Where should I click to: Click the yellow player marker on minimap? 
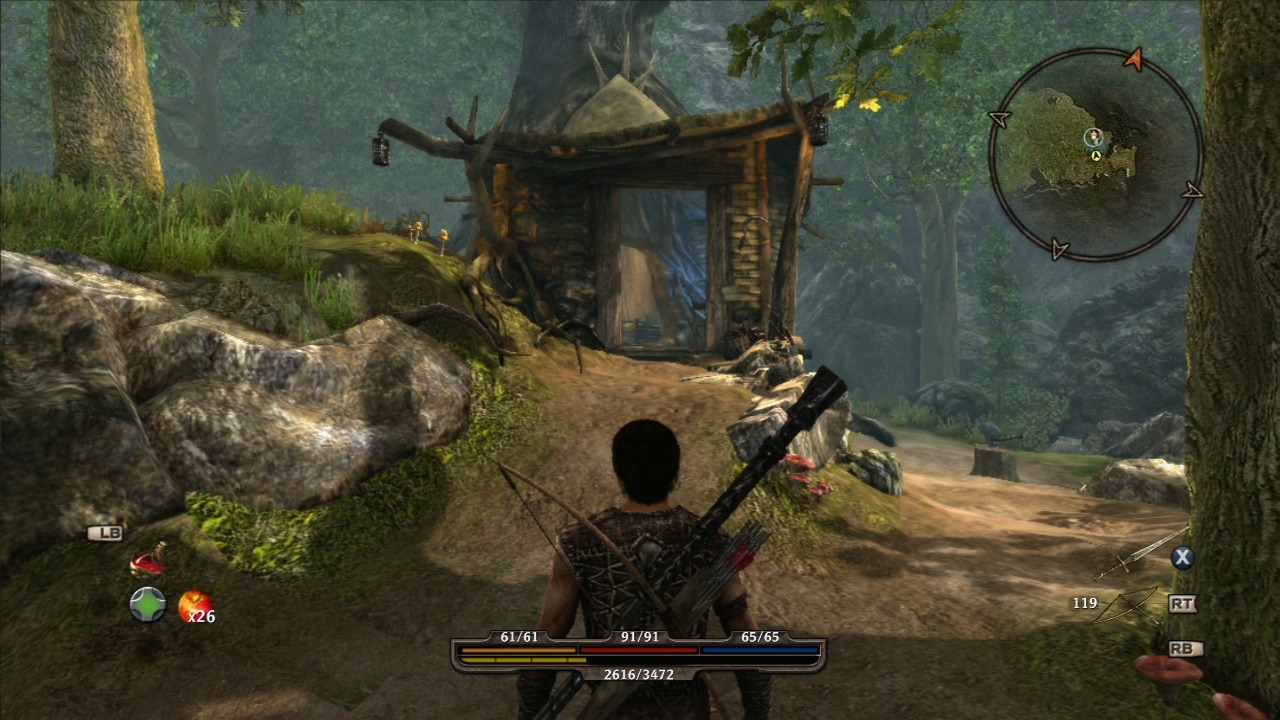[1096, 156]
